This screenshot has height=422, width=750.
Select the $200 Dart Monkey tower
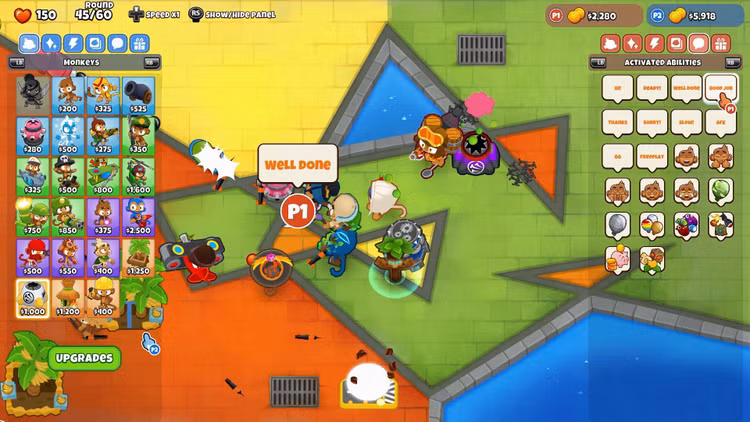click(67, 95)
